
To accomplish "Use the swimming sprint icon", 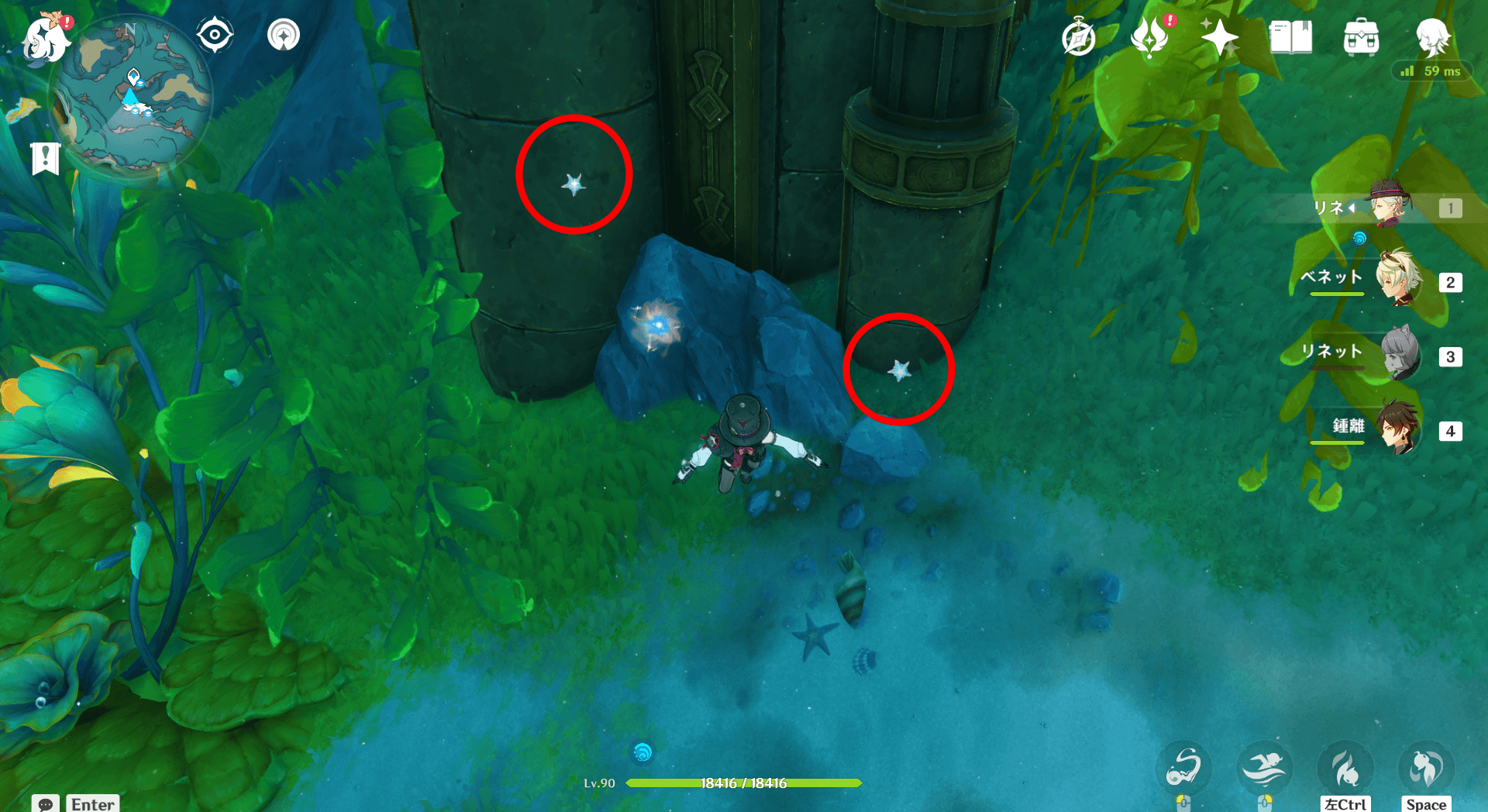I will [1265, 767].
